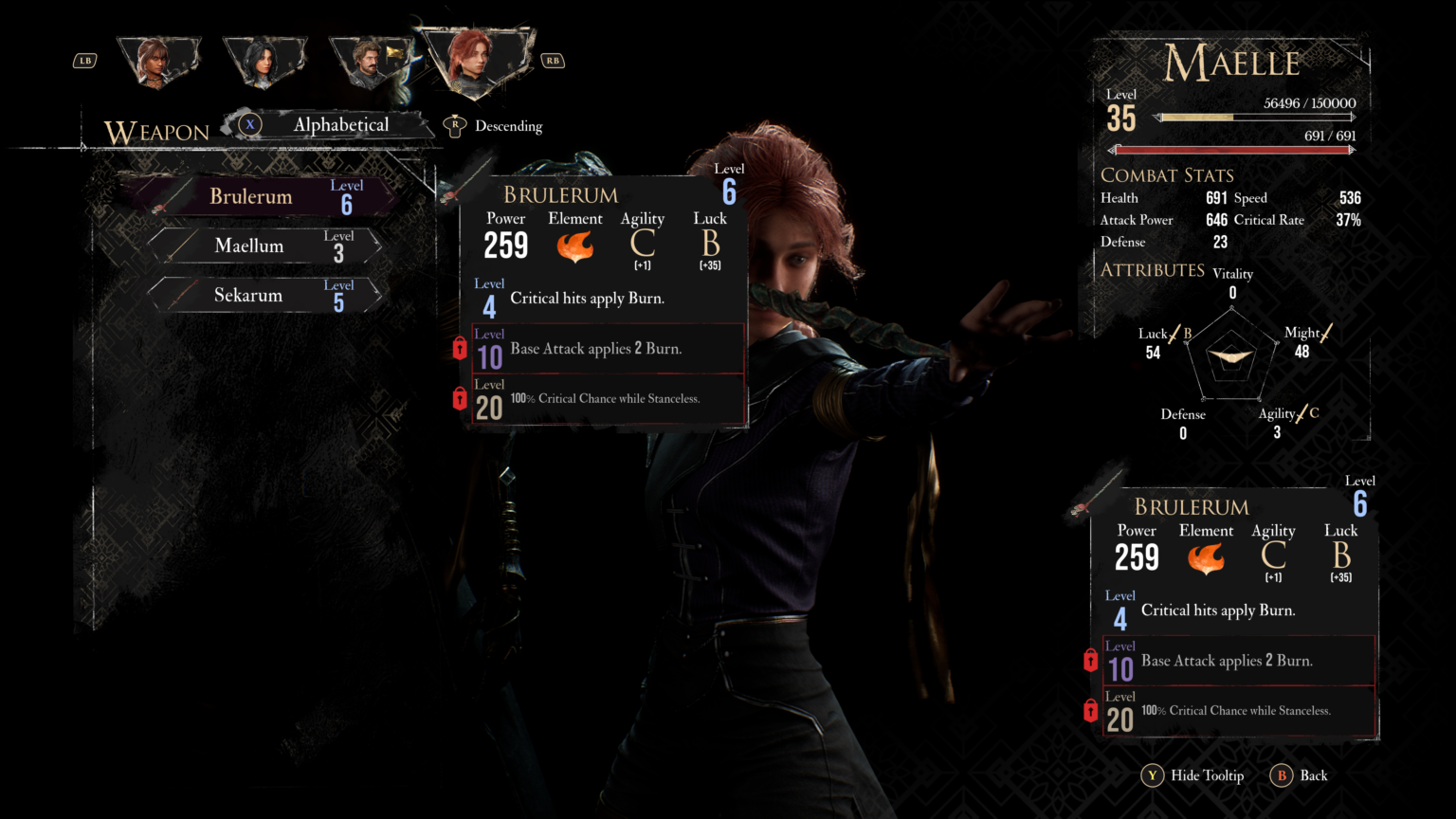
Task: Click the third character portrait with the flag
Action: [371, 59]
